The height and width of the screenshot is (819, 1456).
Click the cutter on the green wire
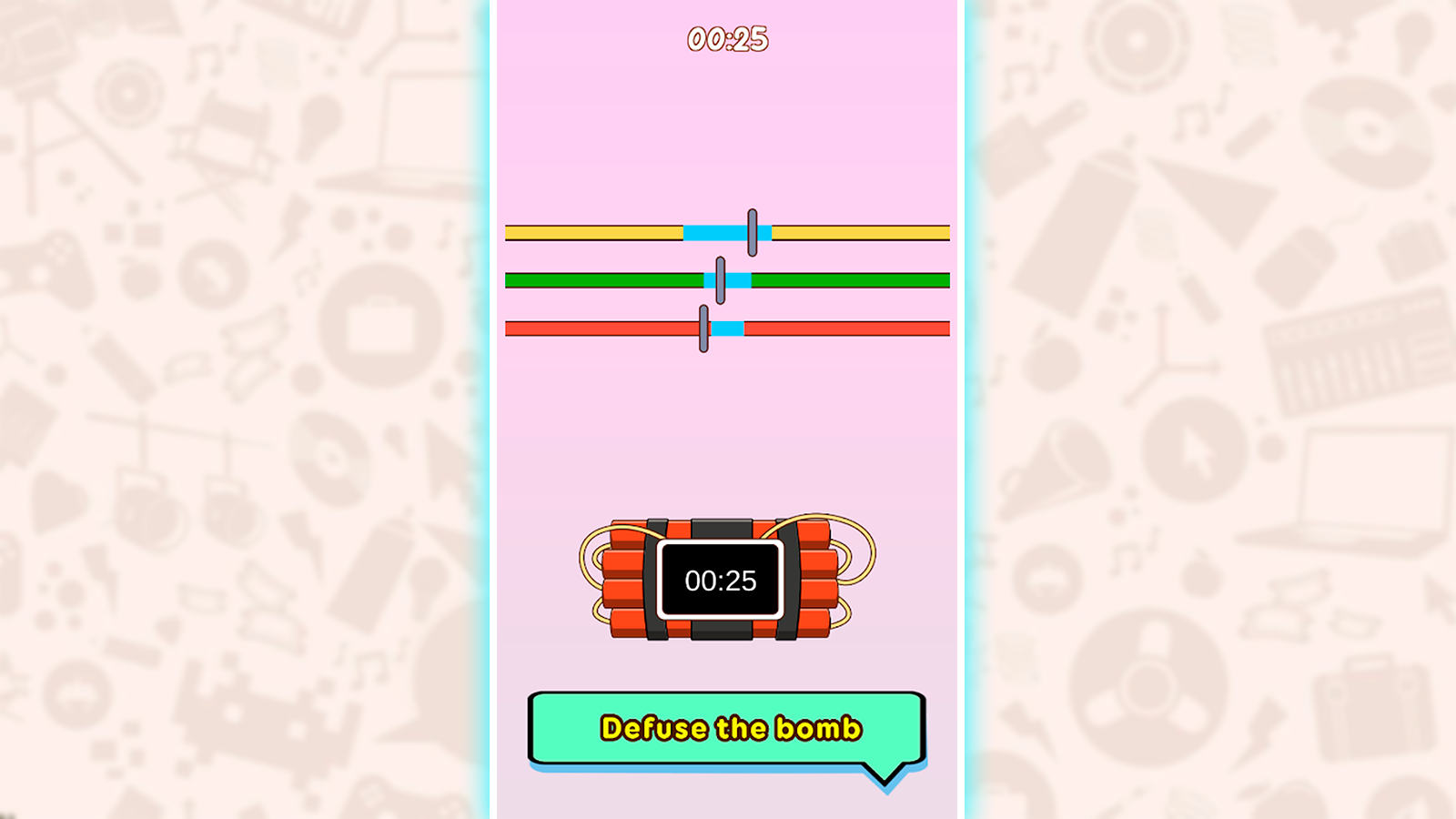click(x=721, y=280)
